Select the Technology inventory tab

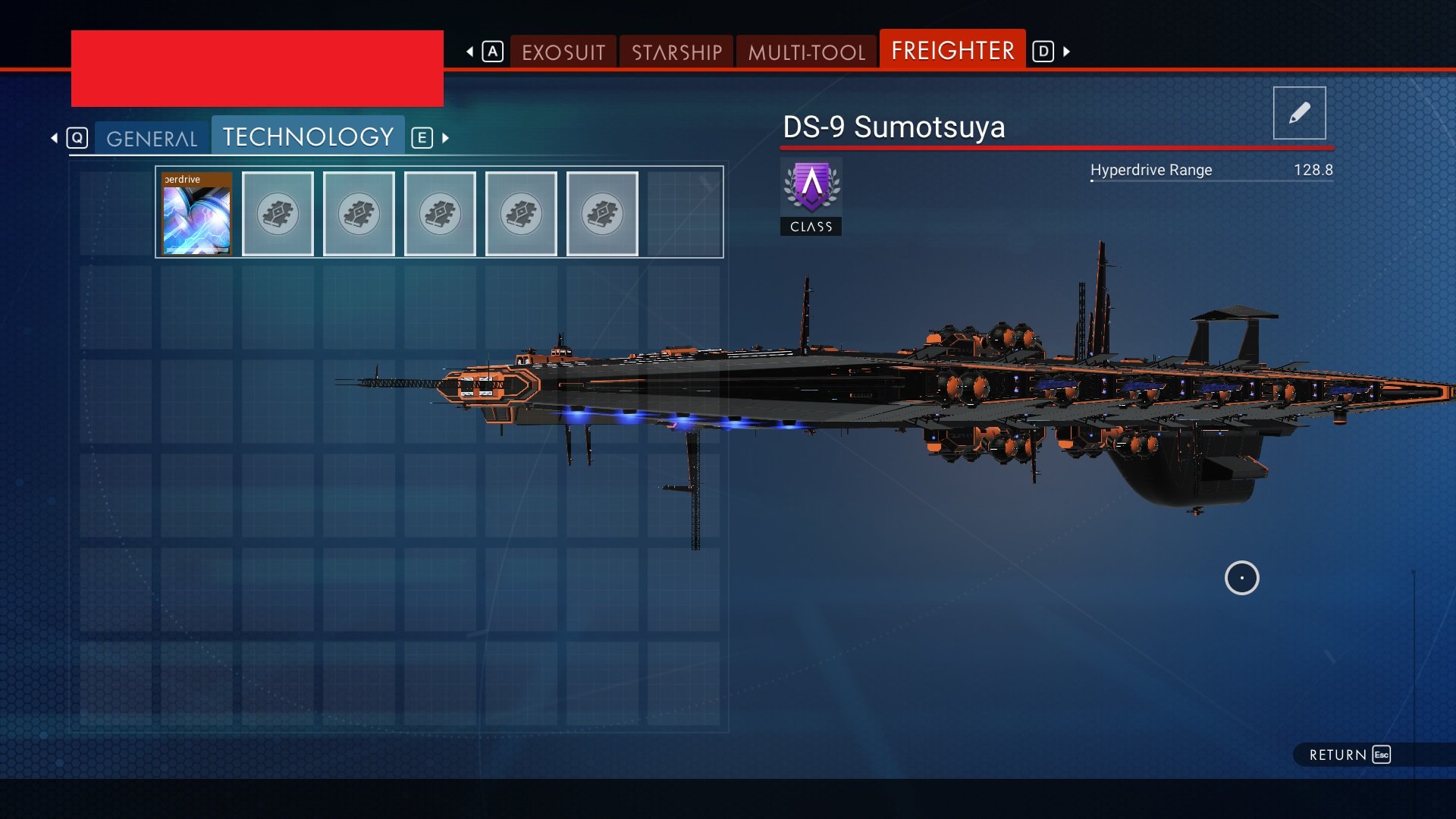point(308,137)
